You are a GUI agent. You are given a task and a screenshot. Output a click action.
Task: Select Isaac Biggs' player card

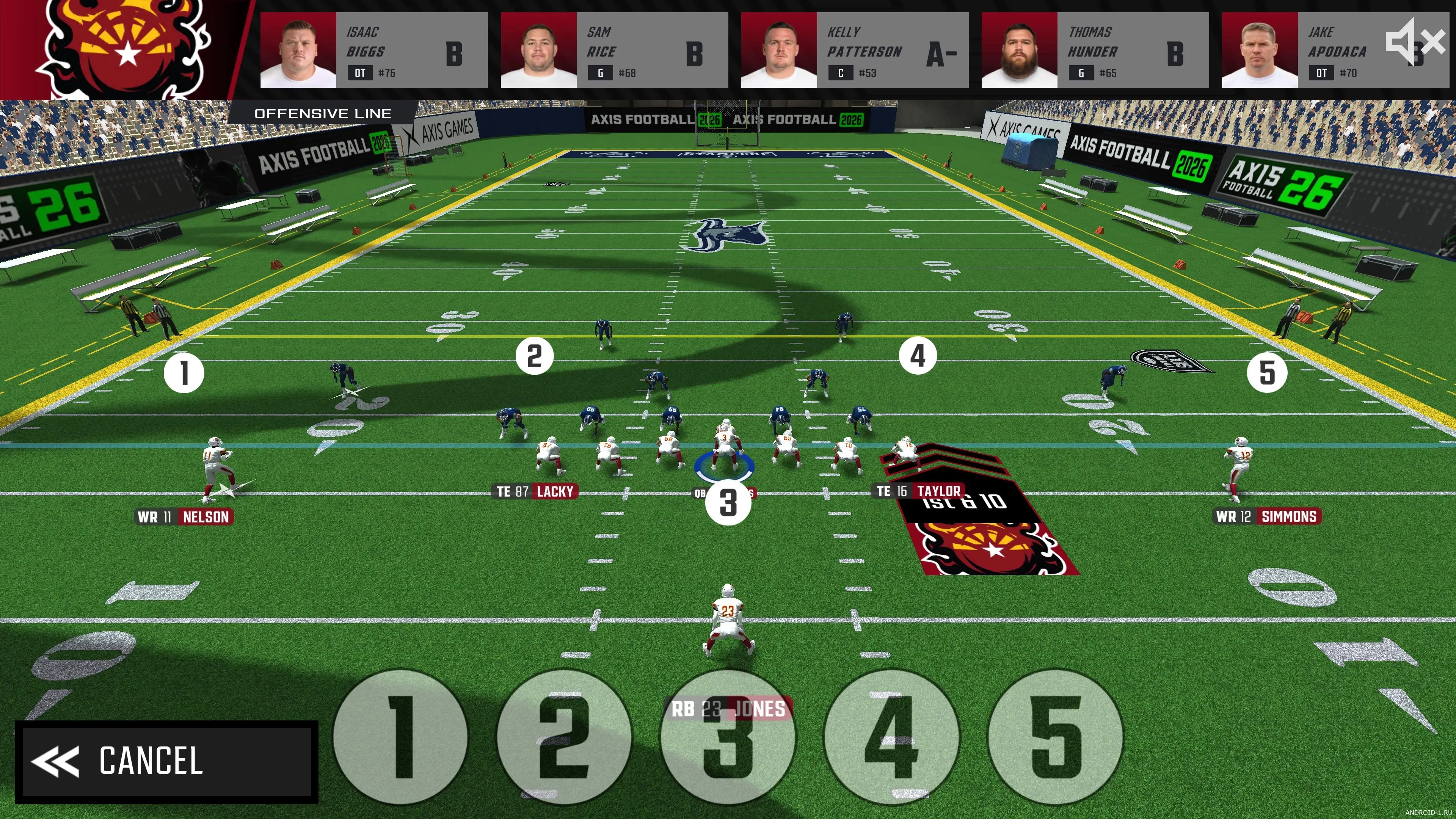[373, 50]
